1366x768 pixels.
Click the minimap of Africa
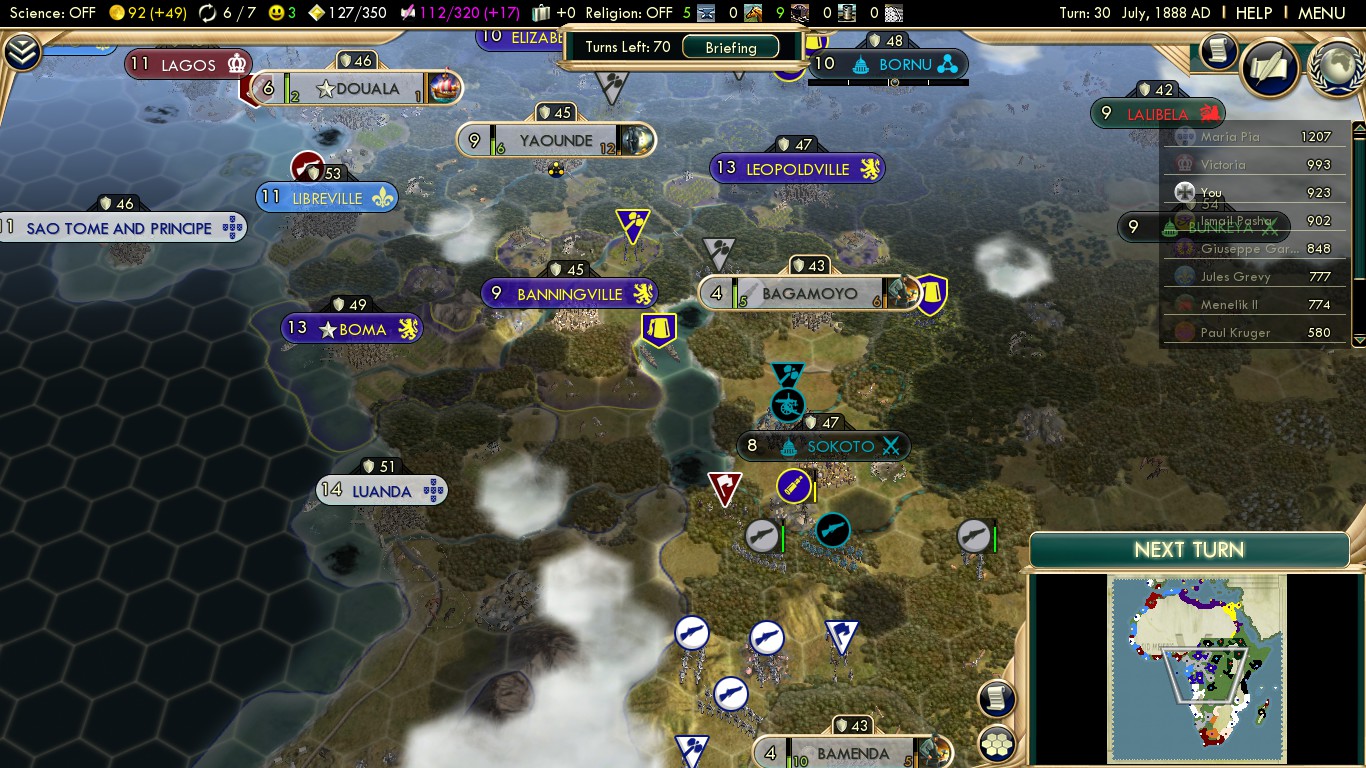[x=1196, y=668]
